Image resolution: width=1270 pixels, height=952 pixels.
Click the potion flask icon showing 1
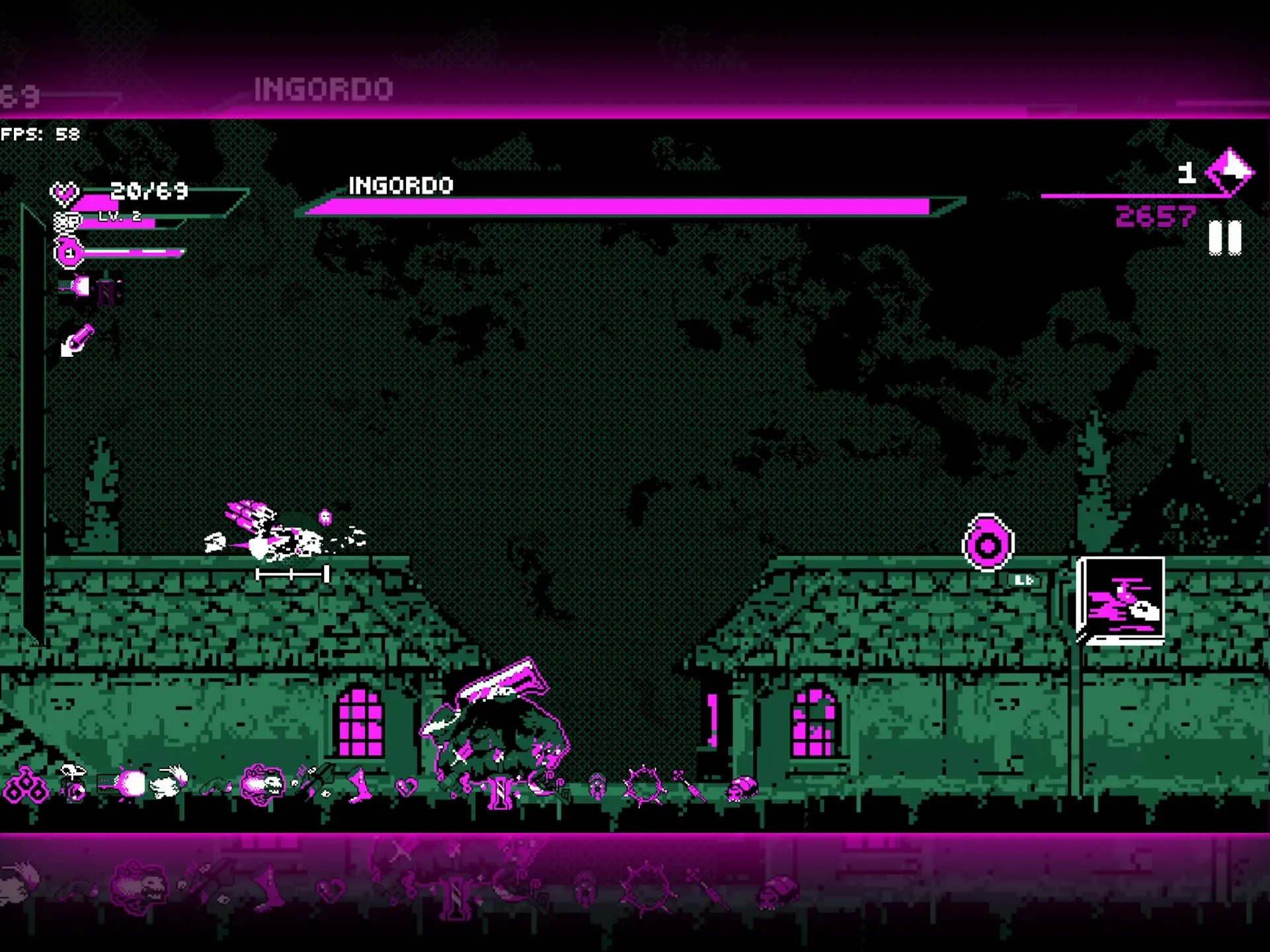[x=69, y=253]
